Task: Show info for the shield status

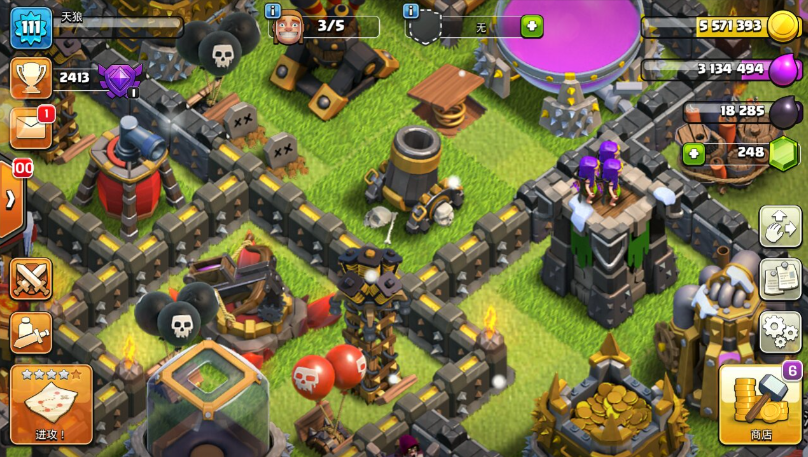Action: pos(410,10)
